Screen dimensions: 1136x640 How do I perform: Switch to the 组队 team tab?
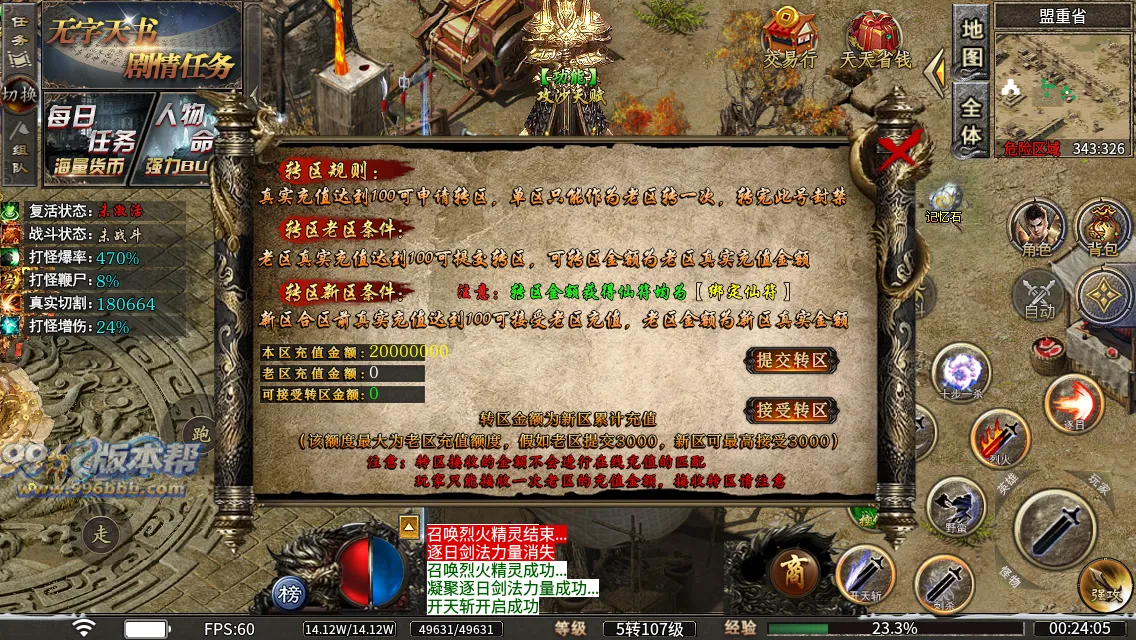pyautogui.click(x=19, y=150)
